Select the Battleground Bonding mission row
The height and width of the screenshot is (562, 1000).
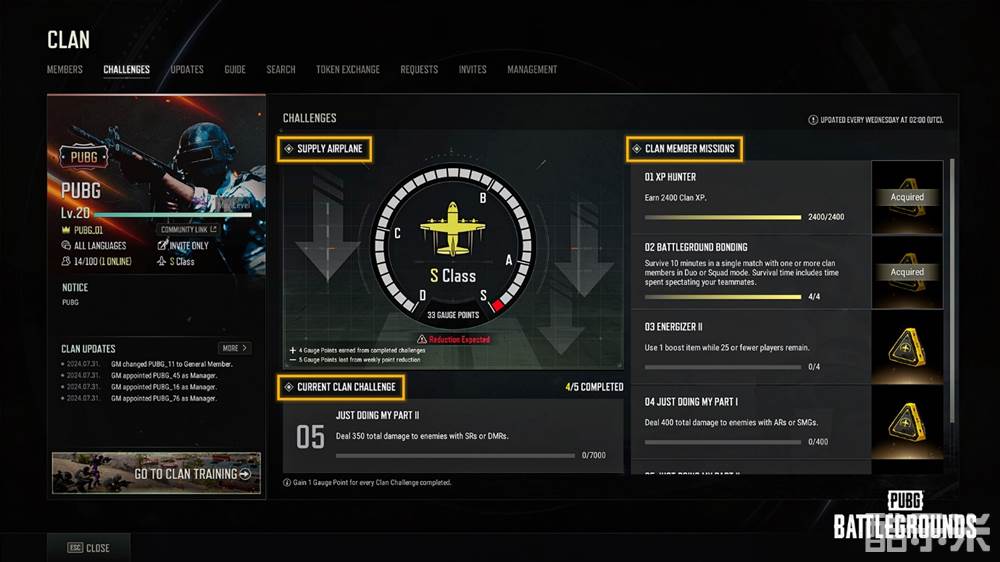click(750, 271)
